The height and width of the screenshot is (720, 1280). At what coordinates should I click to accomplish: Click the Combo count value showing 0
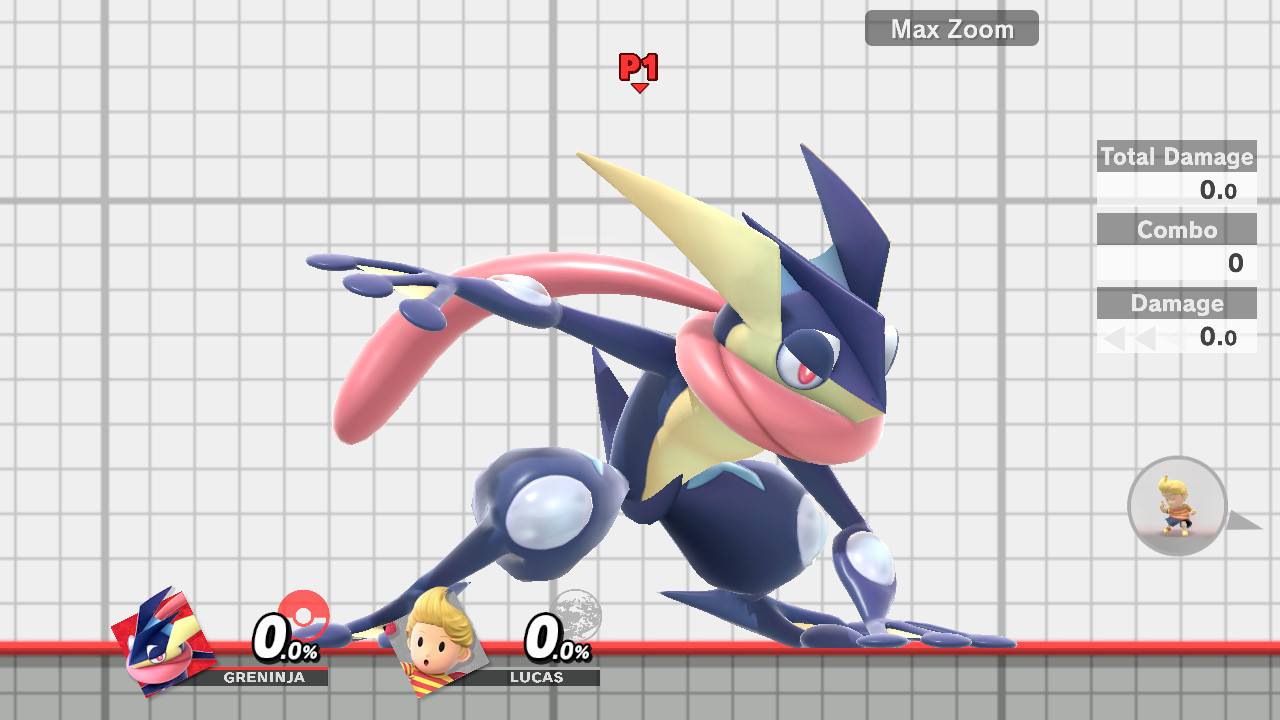point(1238,264)
